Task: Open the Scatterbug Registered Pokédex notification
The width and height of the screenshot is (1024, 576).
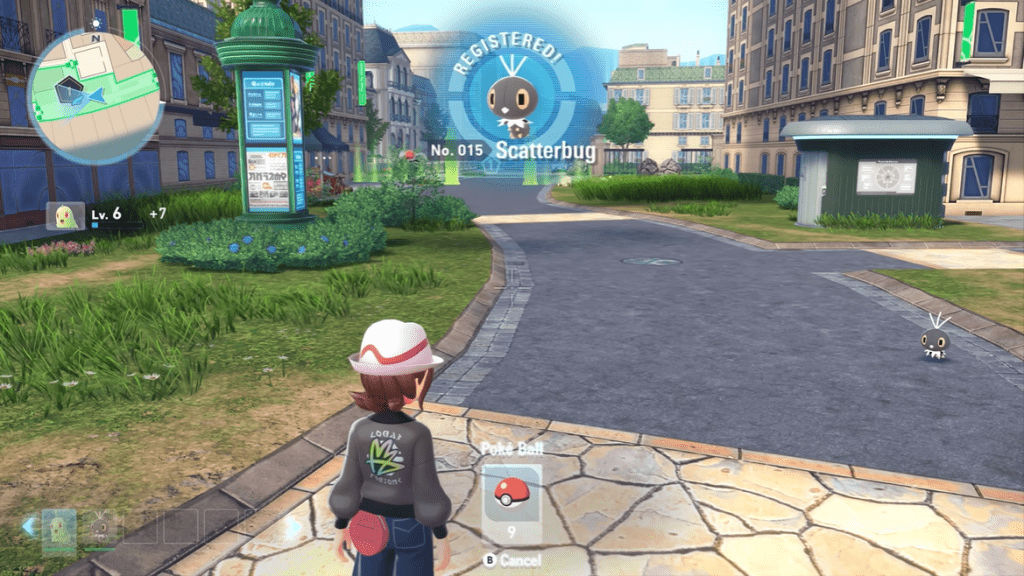Action: coord(513,108)
